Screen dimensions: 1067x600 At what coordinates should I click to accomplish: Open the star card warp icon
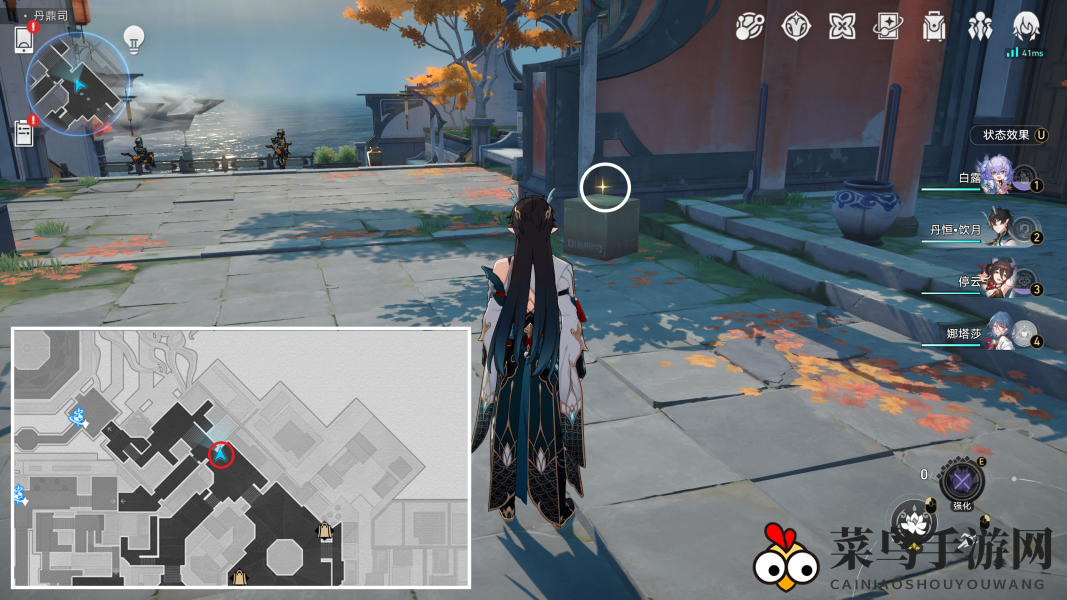tap(887, 27)
